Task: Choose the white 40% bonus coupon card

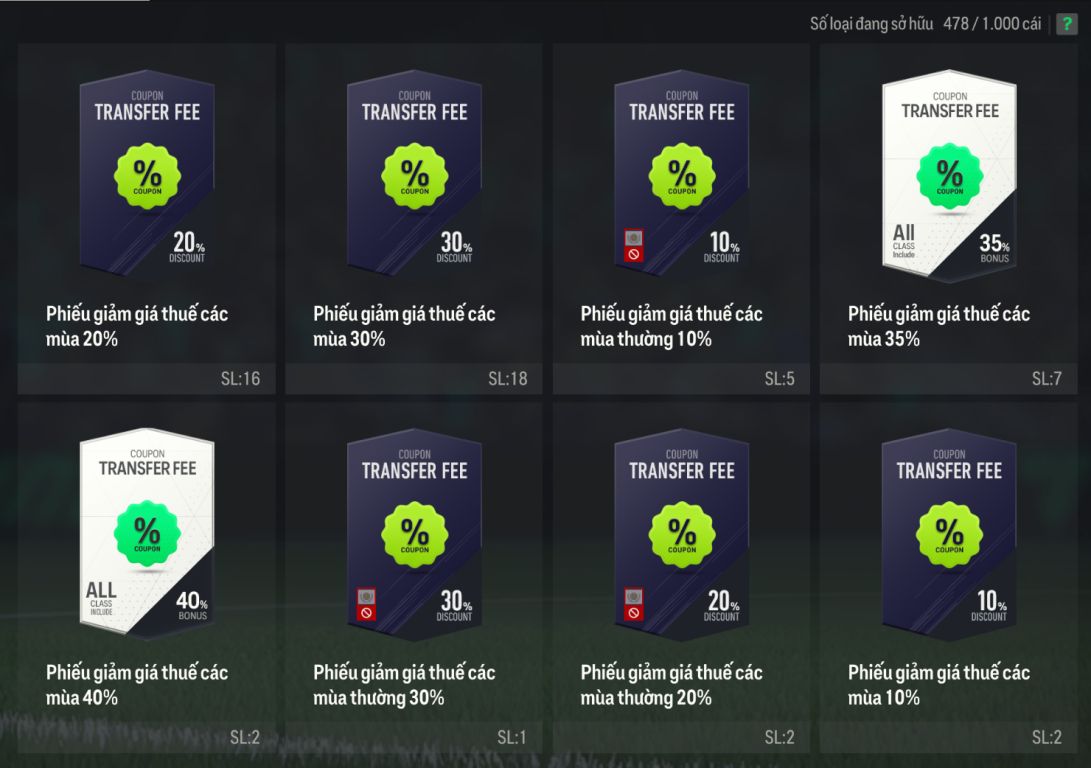Action: tap(147, 532)
